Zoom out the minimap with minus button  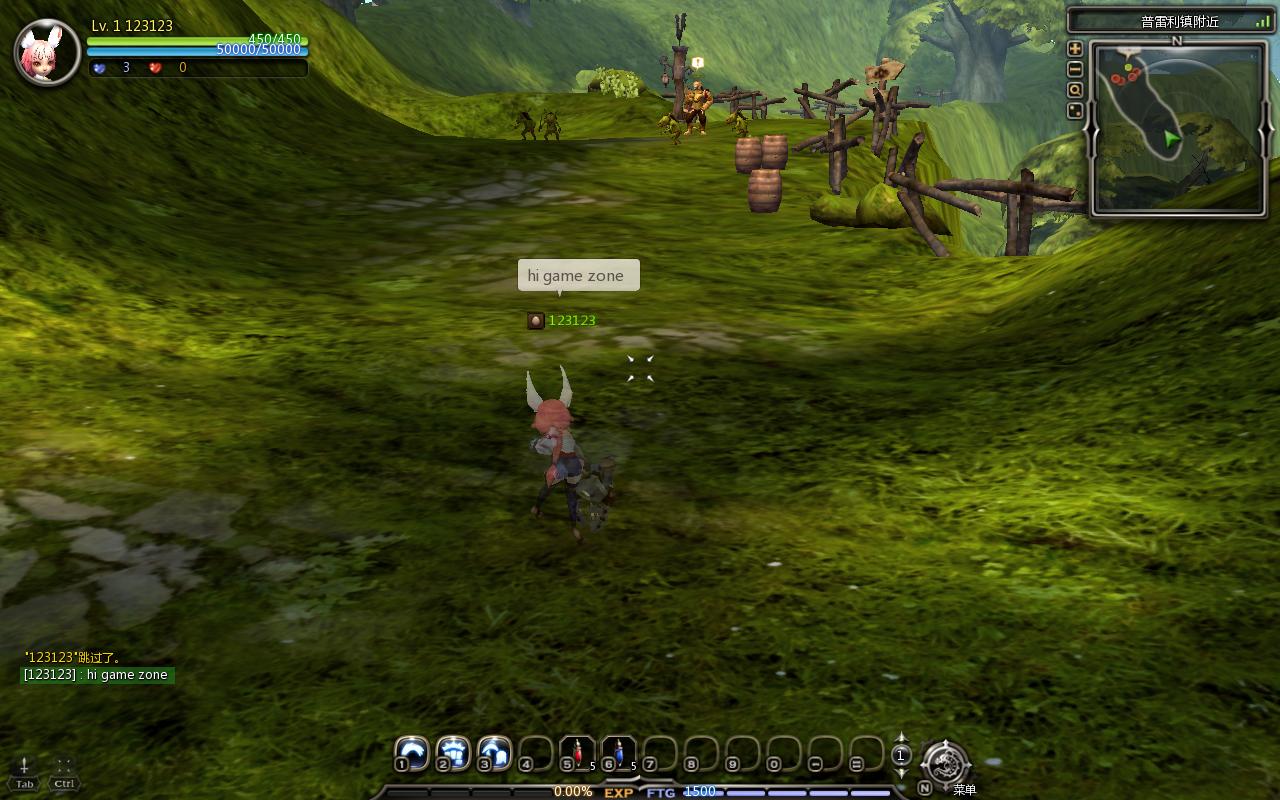[1075, 69]
